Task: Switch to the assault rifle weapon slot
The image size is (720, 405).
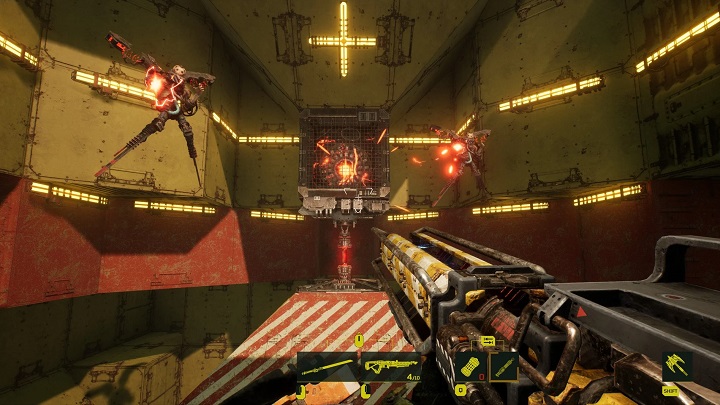Action: [390, 366]
